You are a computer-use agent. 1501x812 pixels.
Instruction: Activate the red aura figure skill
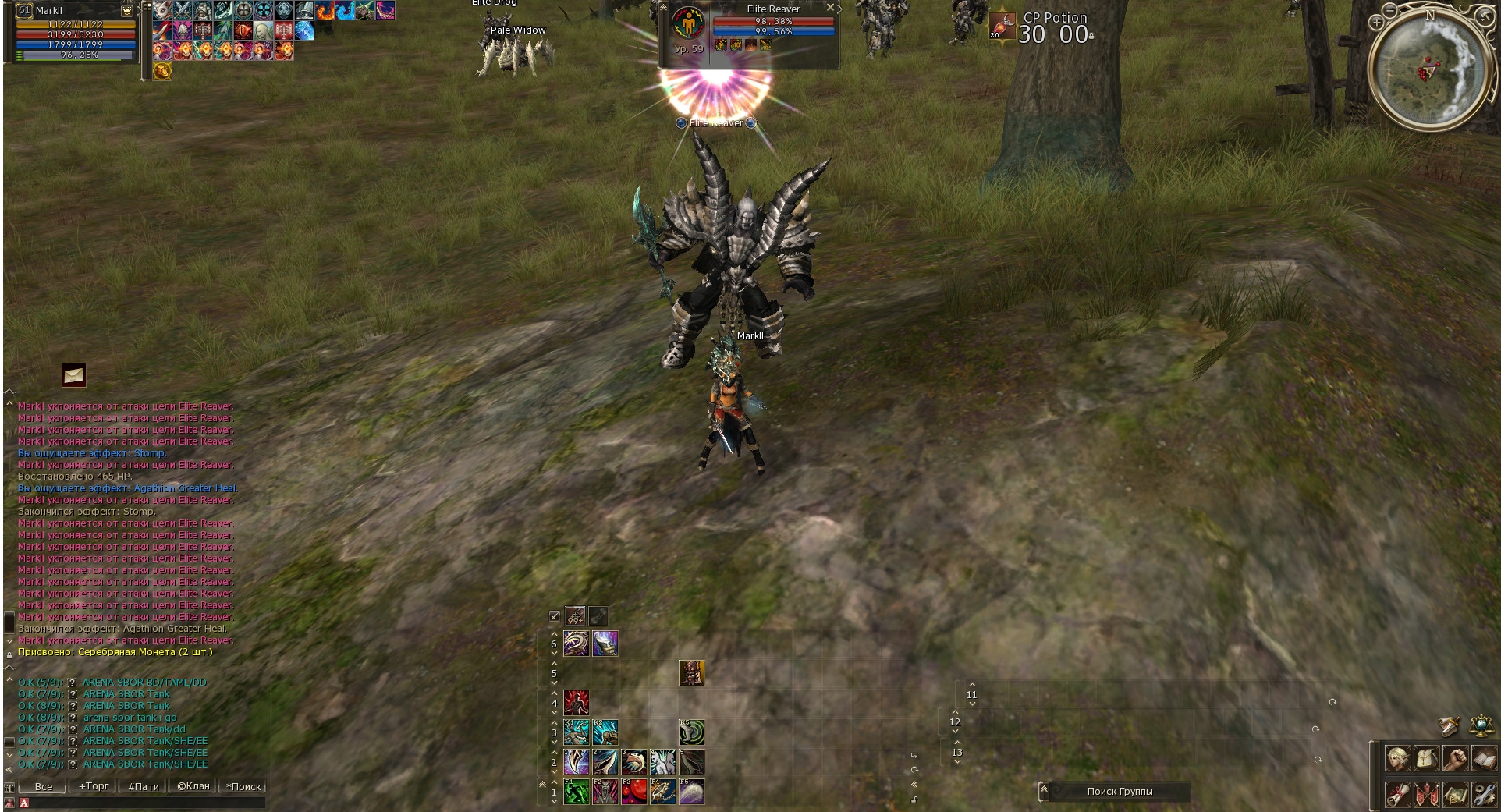[x=577, y=702]
